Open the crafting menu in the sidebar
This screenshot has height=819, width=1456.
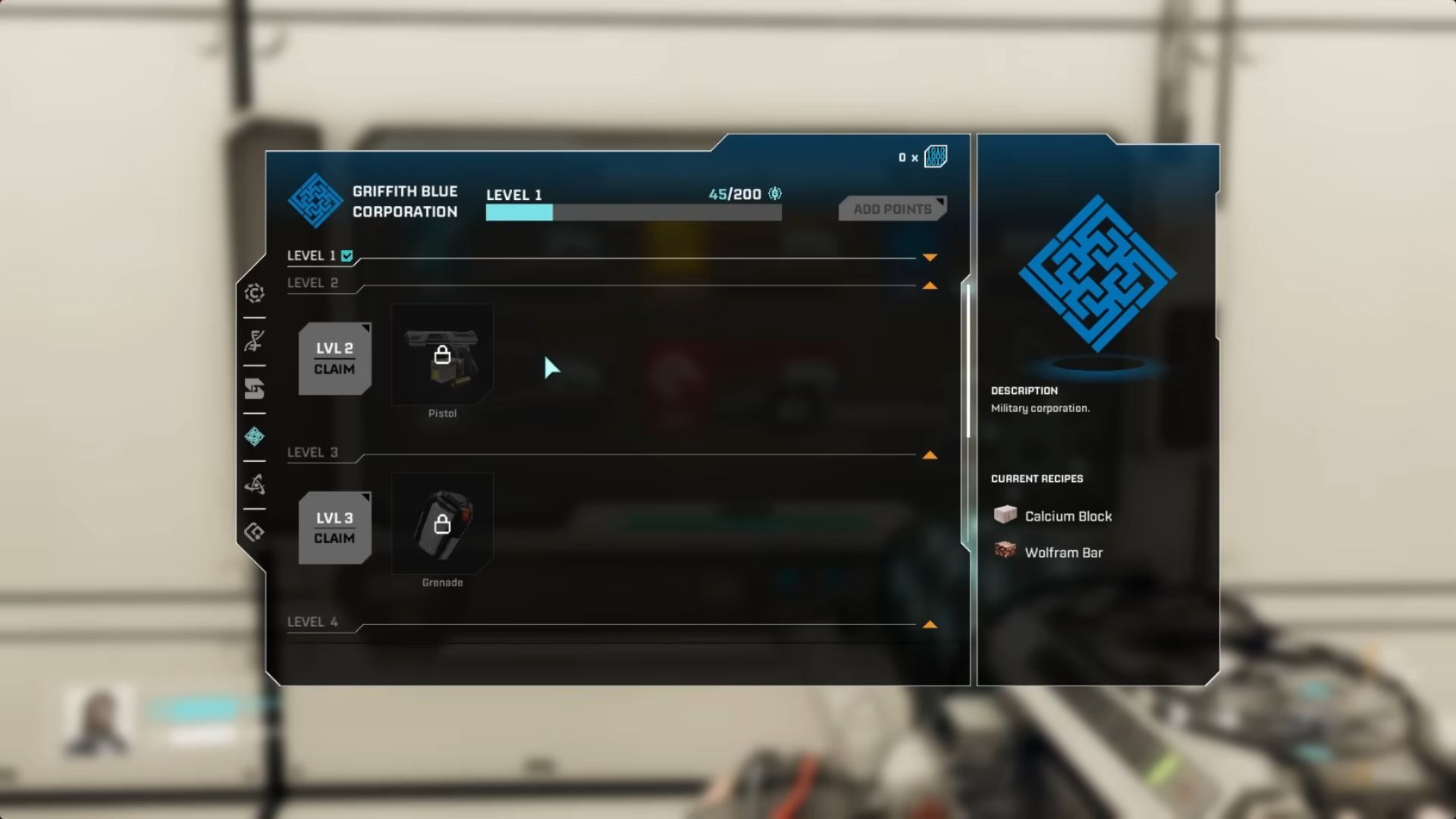pos(255,293)
